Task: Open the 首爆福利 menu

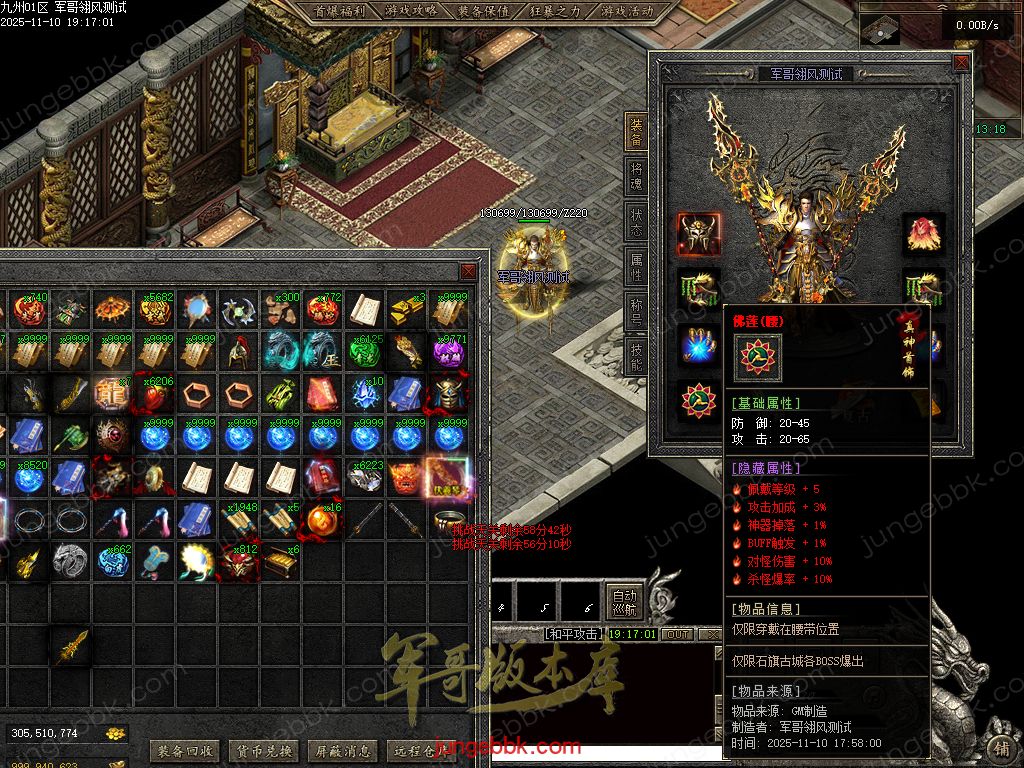Action: (339, 12)
